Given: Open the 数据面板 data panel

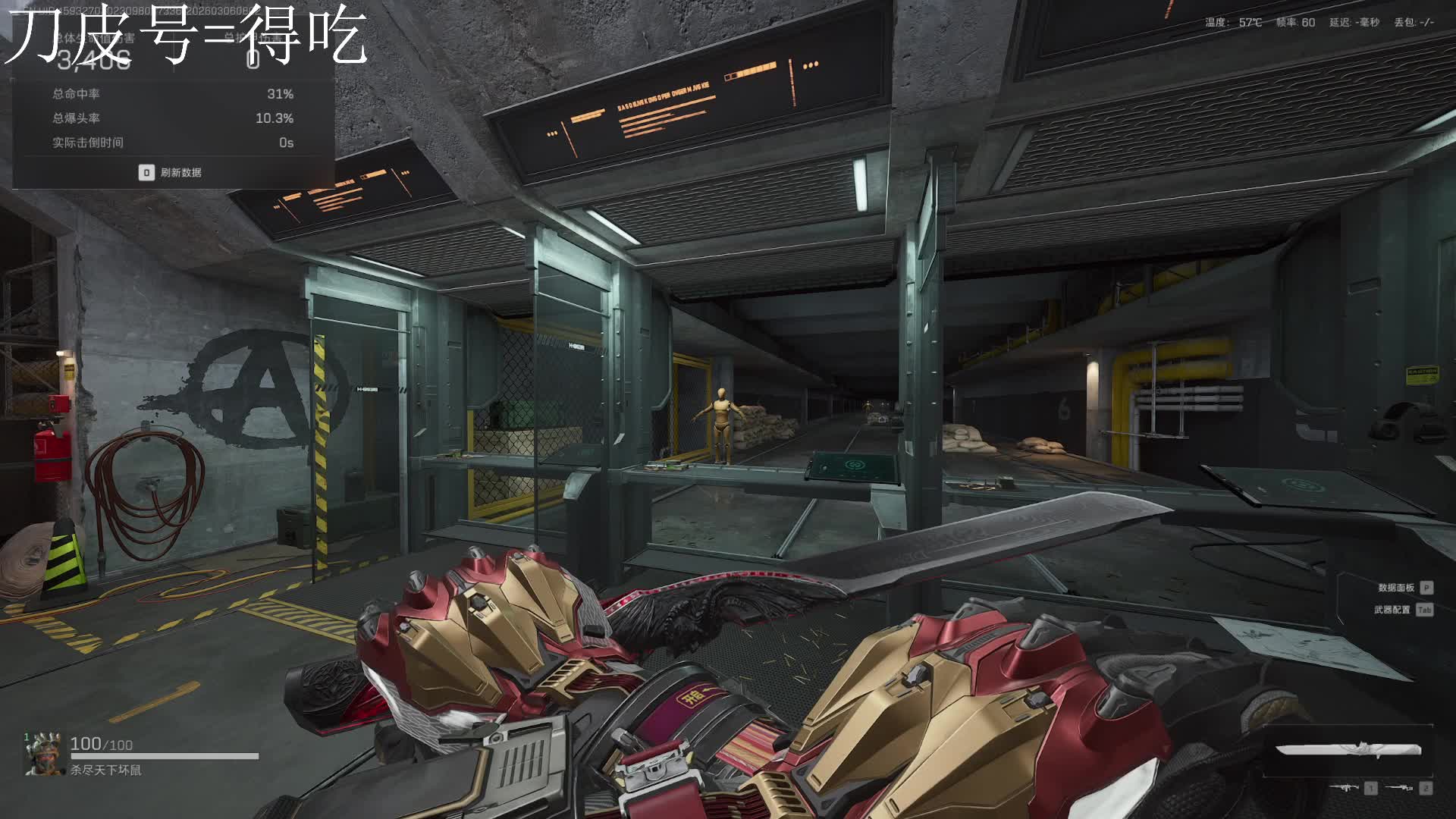Looking at the screenshot, I should [x=1396, y=588].
